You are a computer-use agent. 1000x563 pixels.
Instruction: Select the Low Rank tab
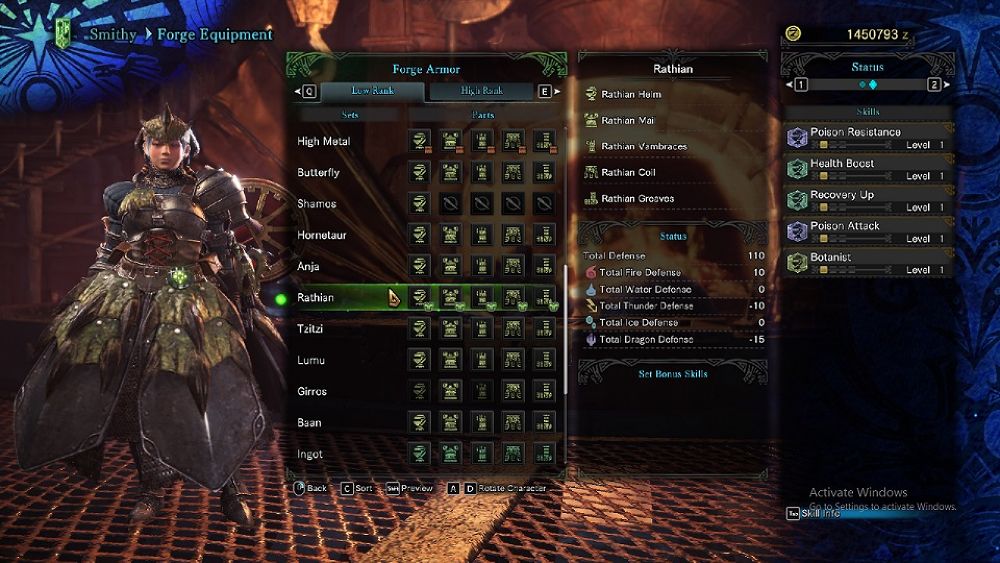point(371,91)
